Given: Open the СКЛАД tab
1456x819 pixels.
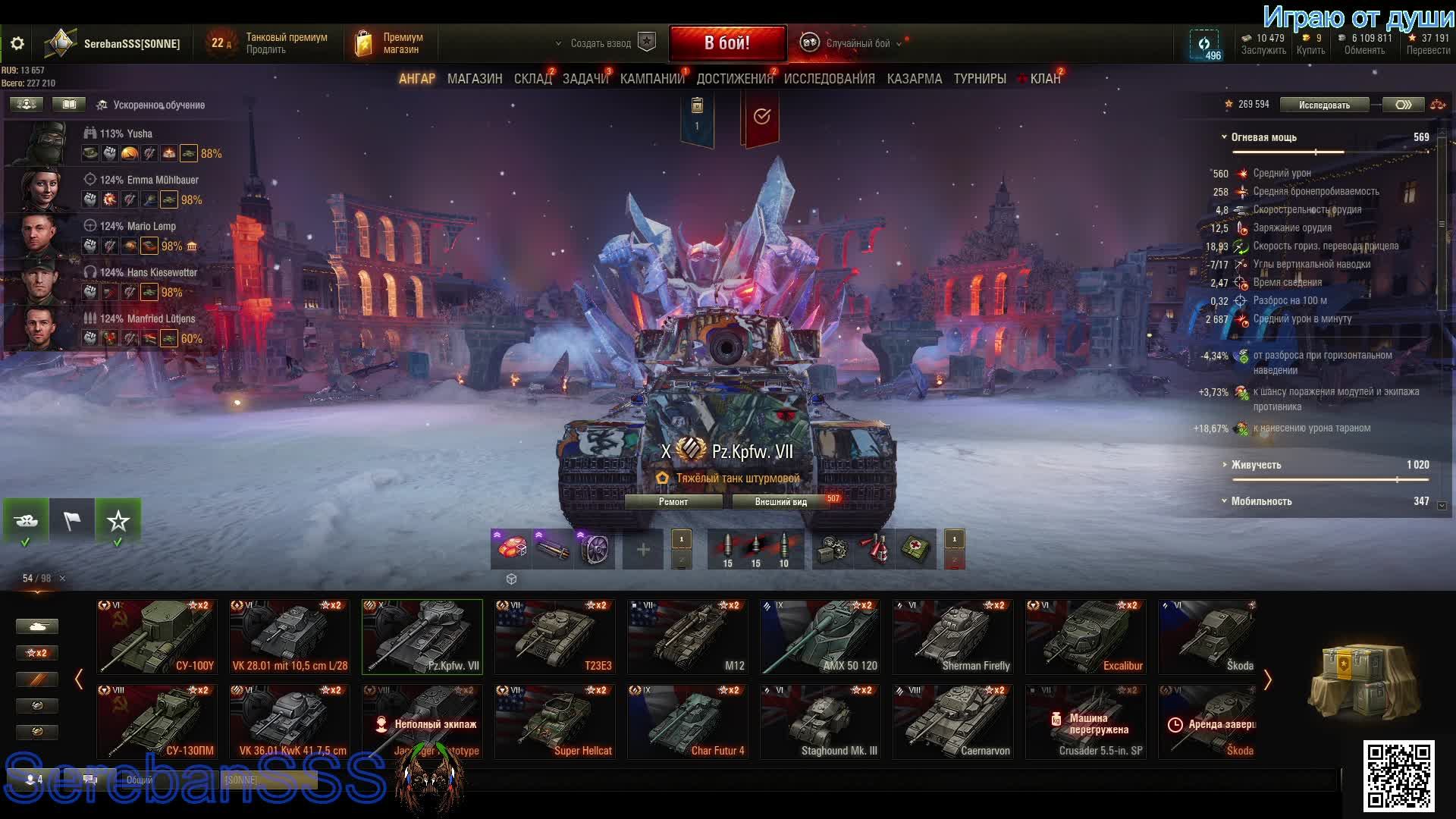Looking at the screenshot, I should 532,79.
